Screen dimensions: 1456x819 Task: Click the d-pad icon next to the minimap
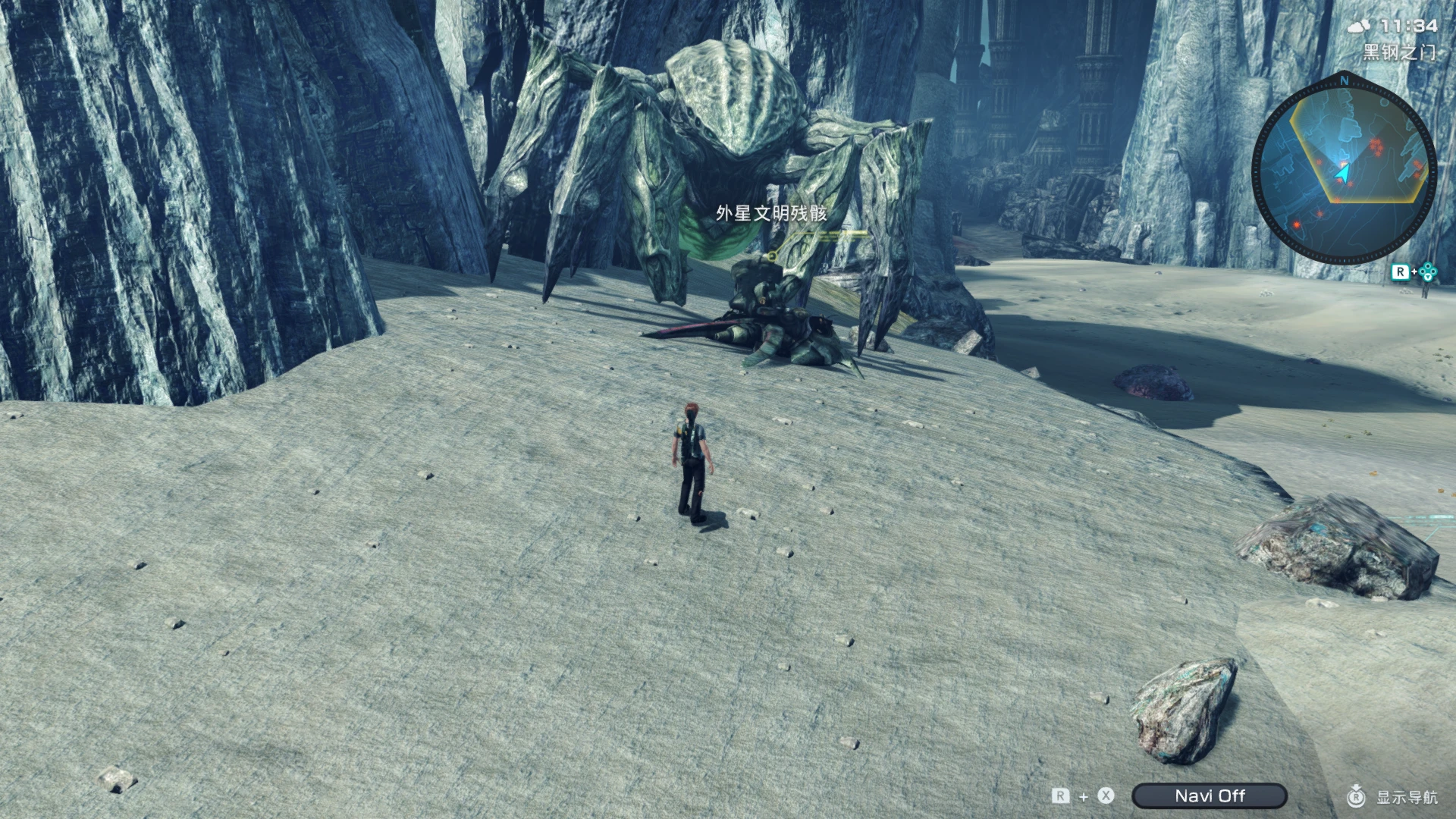pyautogui.click(x=1428, y=273)
